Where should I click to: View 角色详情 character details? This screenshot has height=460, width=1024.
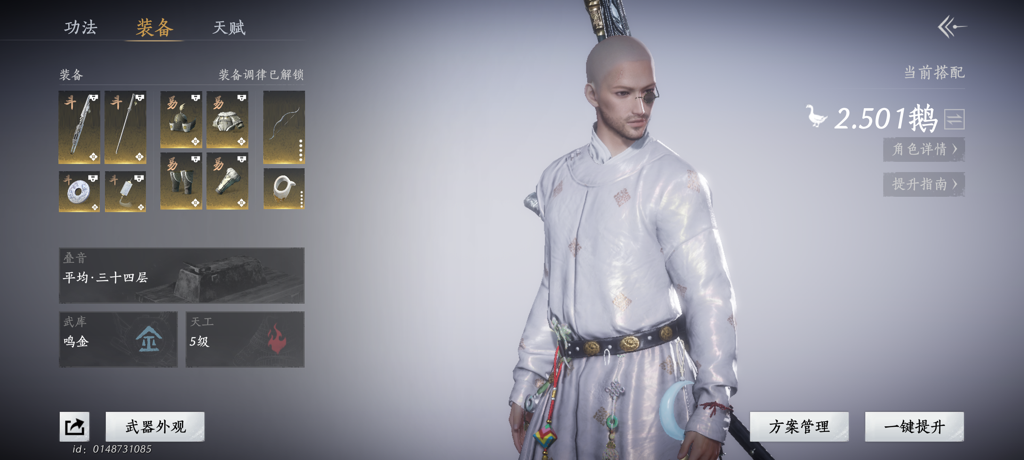pyautogui.click(x=924, y=149)
